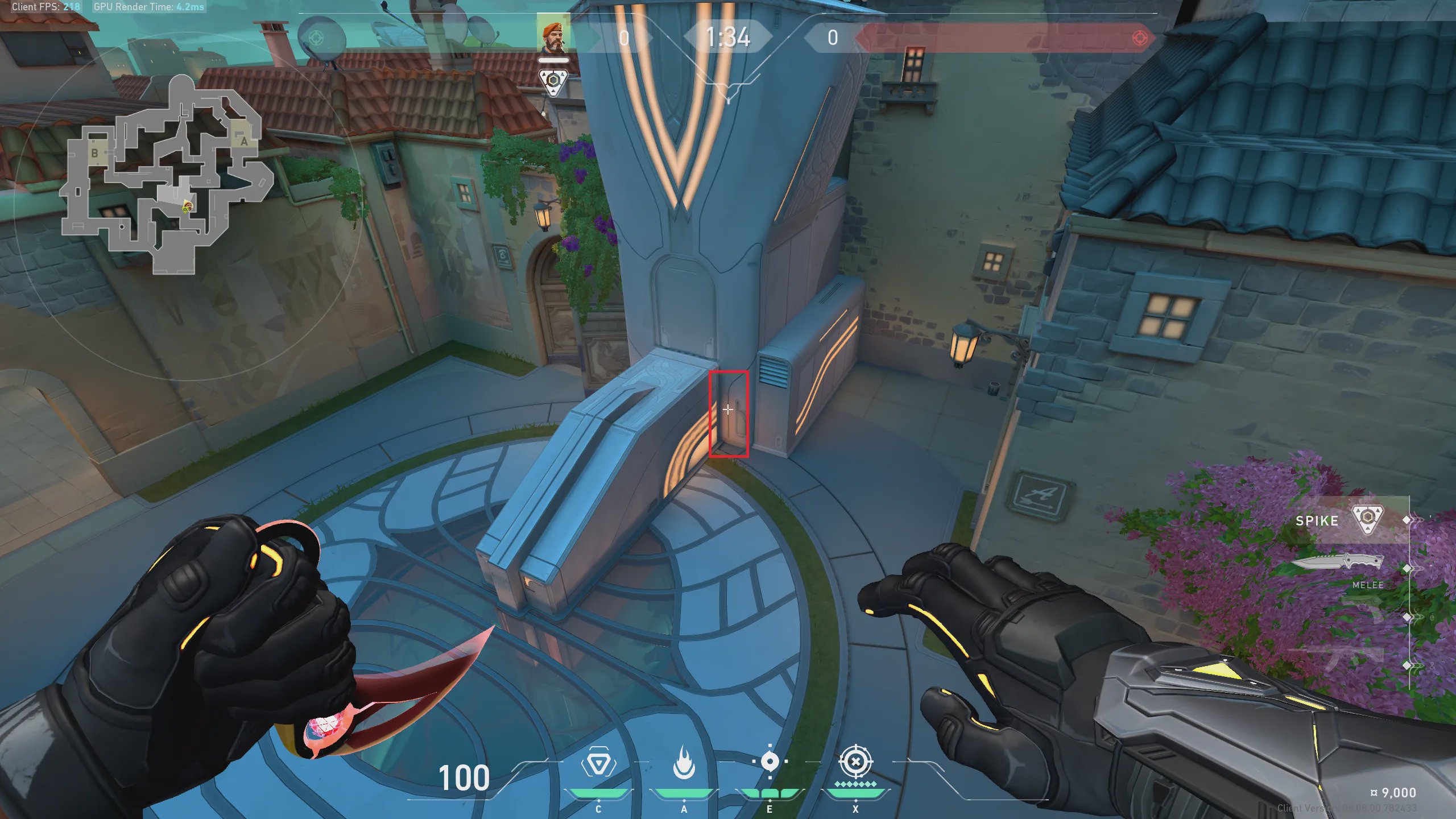The height and width of the screenshot is (819, 1456).
Task: Click the spike carrier icon below the portrait
Action: click(553, 81)
